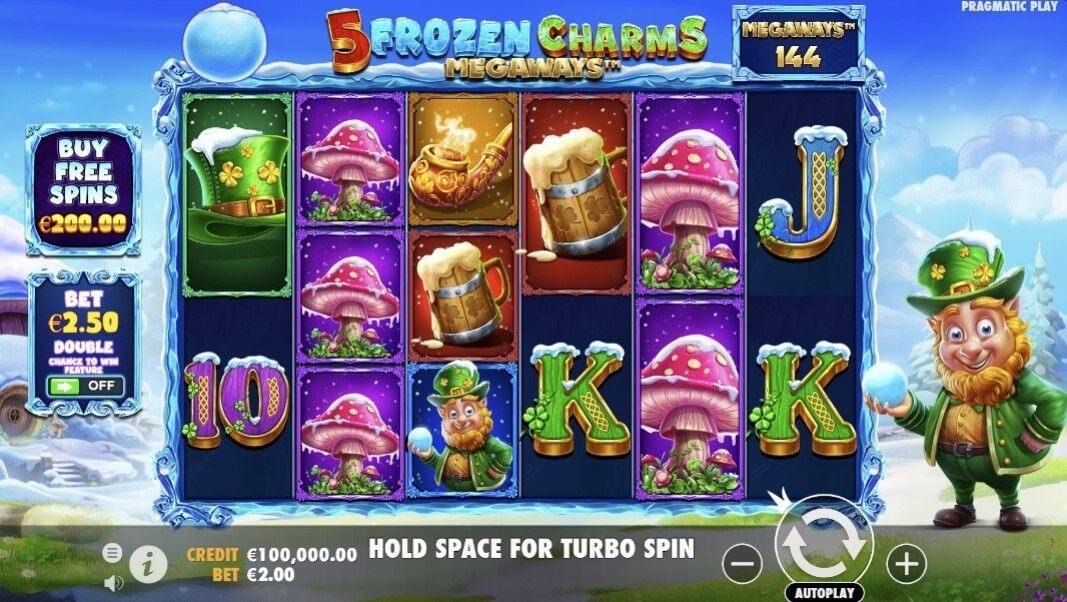
Task: Decrease the bet with the minus button
Action: [742, 565]
